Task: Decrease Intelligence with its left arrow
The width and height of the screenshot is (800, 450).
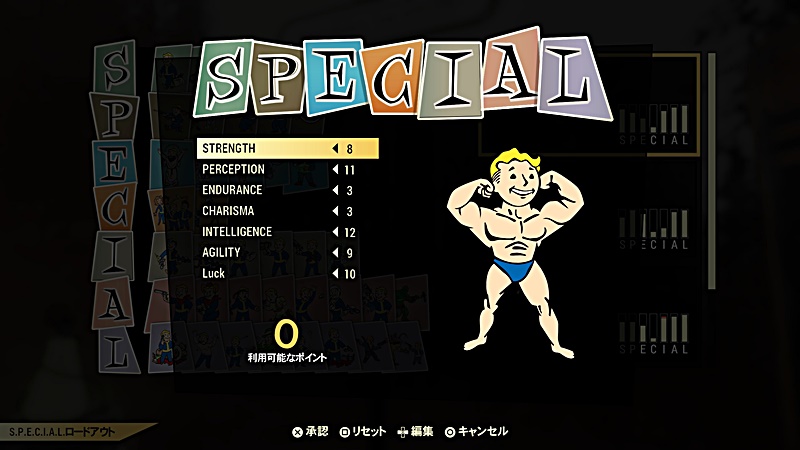Action: (334, 232)
